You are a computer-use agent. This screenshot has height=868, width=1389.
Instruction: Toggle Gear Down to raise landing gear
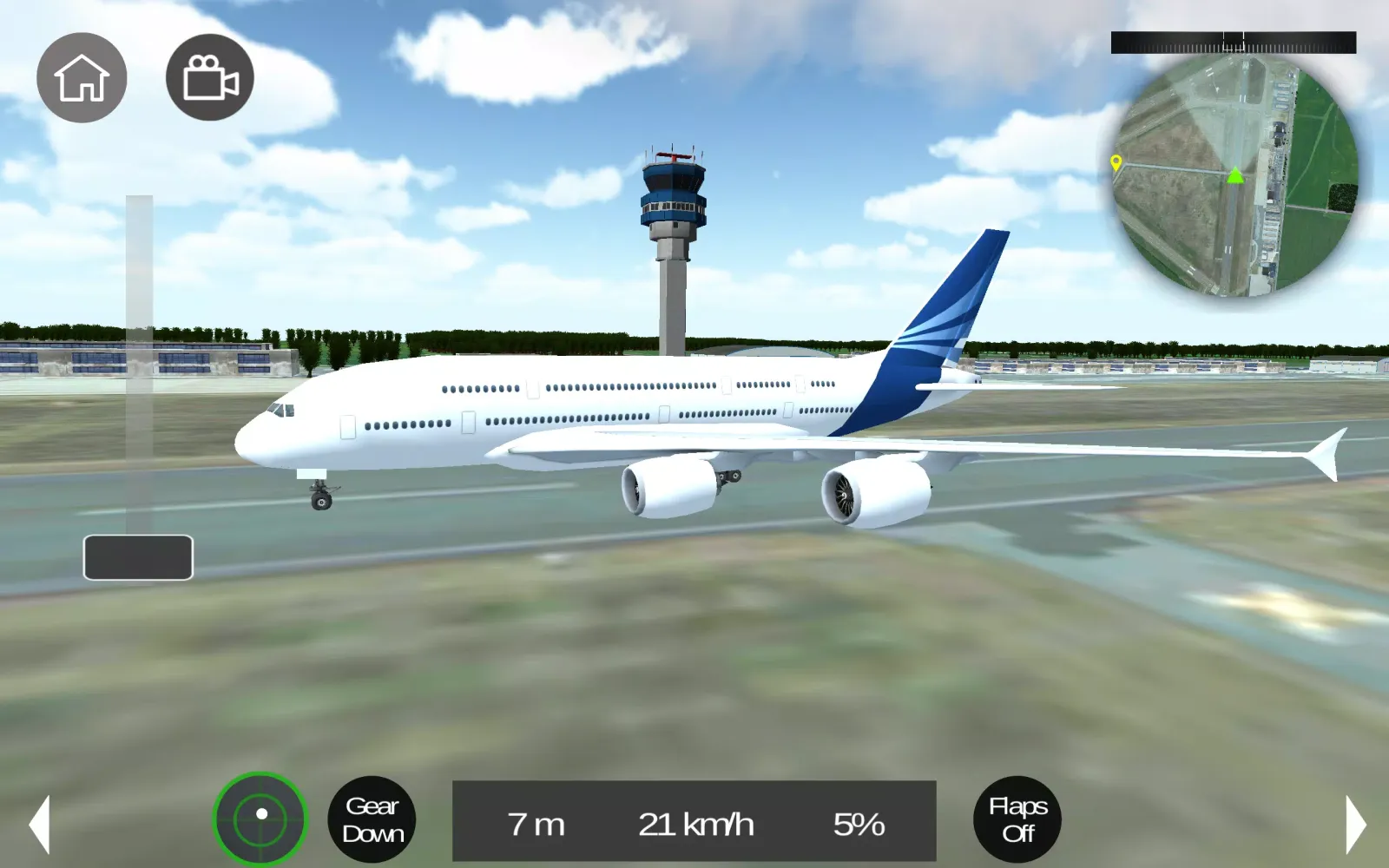[372, 819]
